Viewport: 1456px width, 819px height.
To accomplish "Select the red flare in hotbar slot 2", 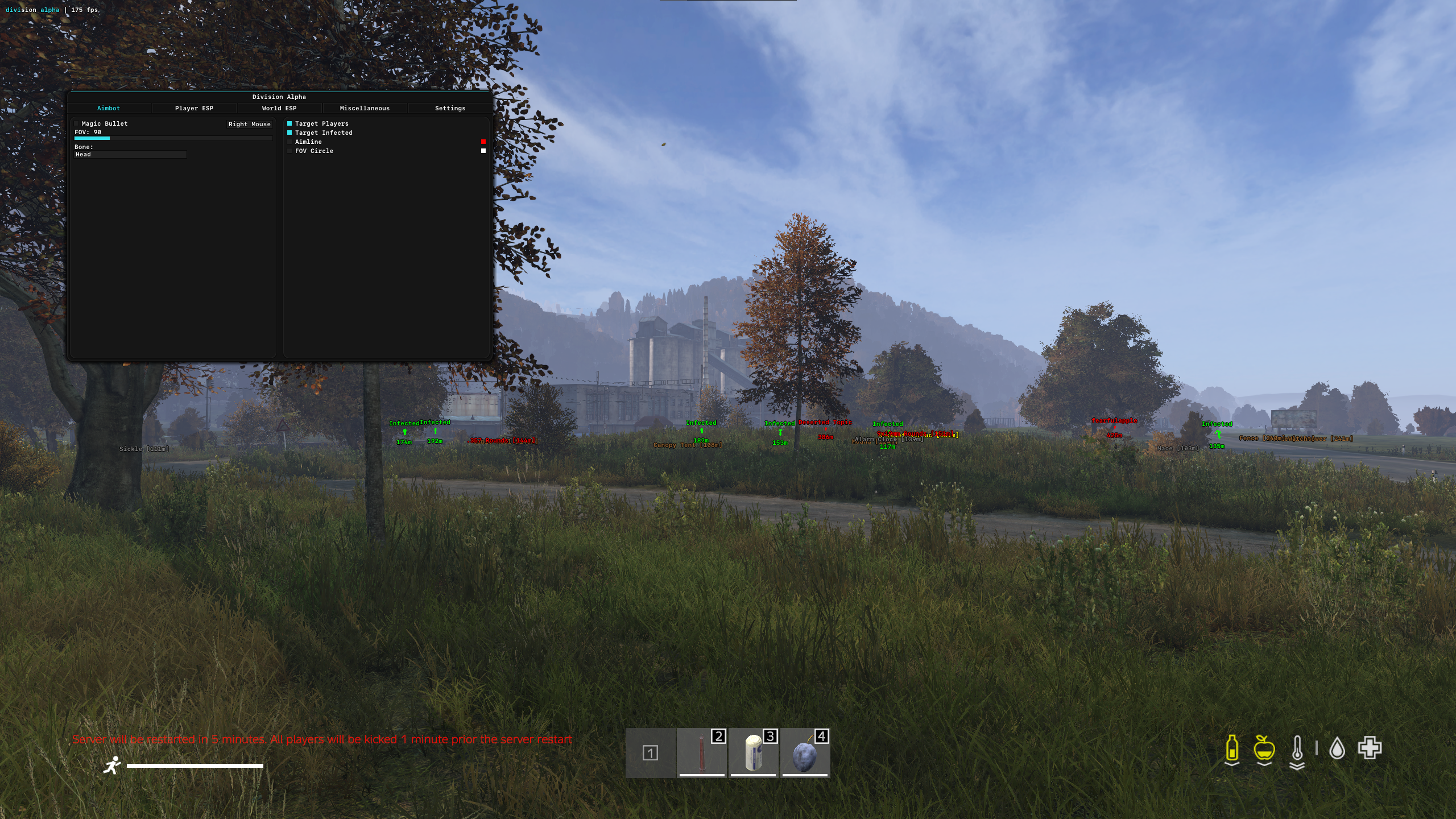I will coord(702,753).
